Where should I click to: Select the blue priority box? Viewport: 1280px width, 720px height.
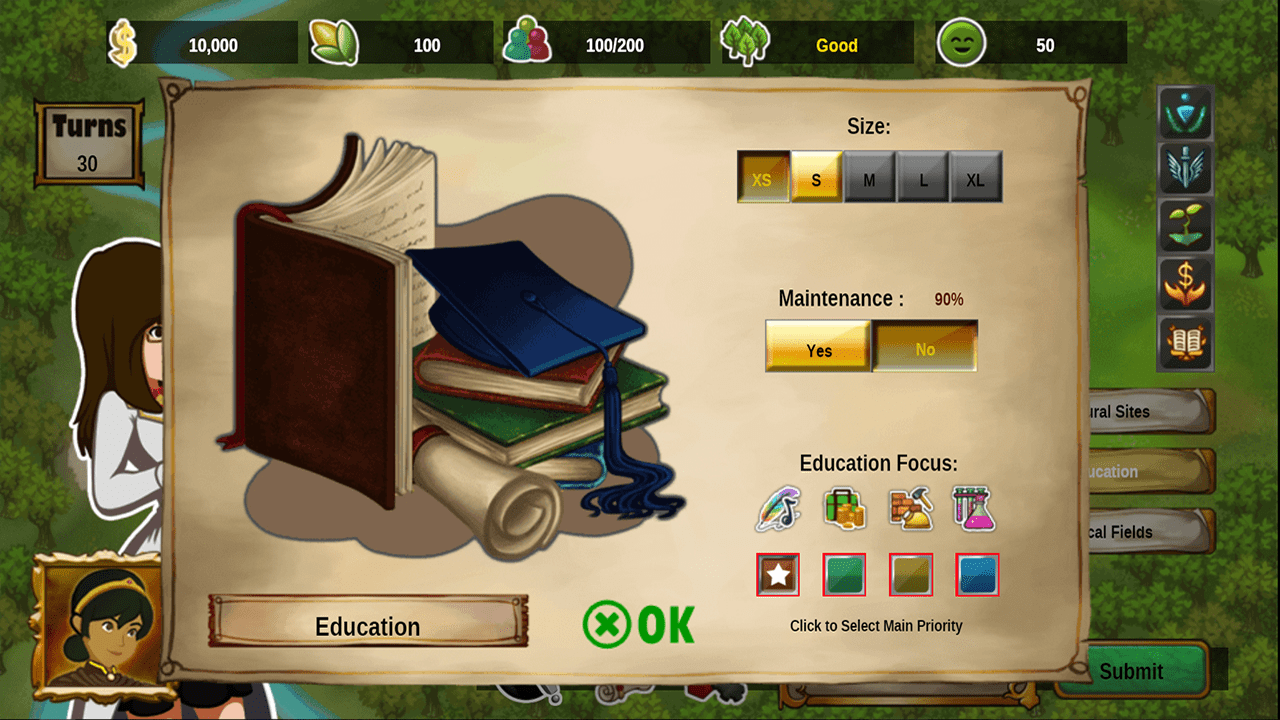(977, 575)
